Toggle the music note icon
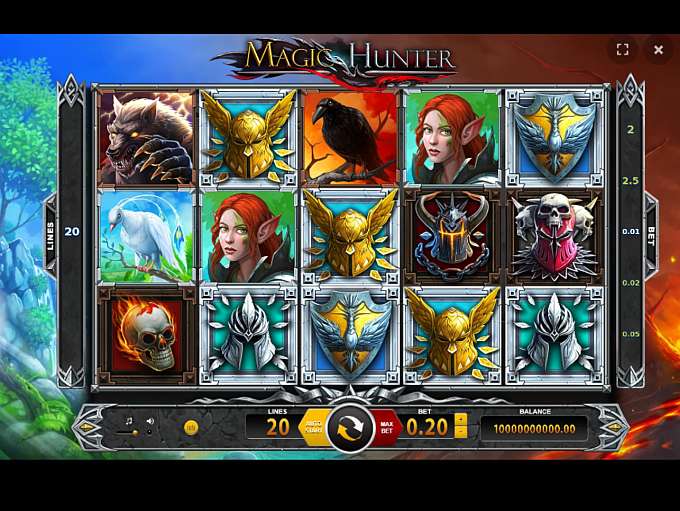The height and width of the screenshot is (511, 680). [129, 421]
